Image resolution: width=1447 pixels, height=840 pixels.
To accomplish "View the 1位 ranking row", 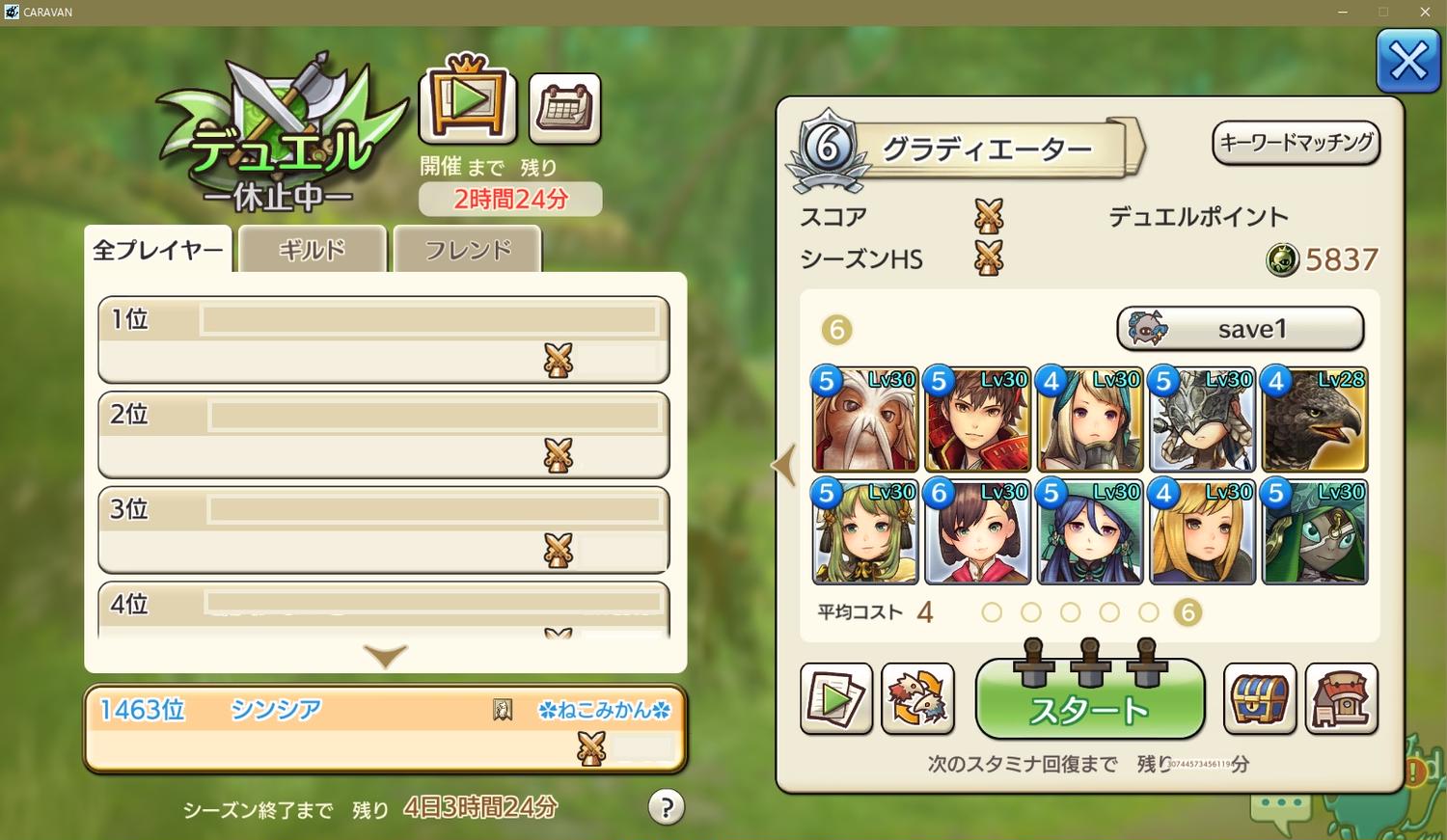I will coord(384,339).
